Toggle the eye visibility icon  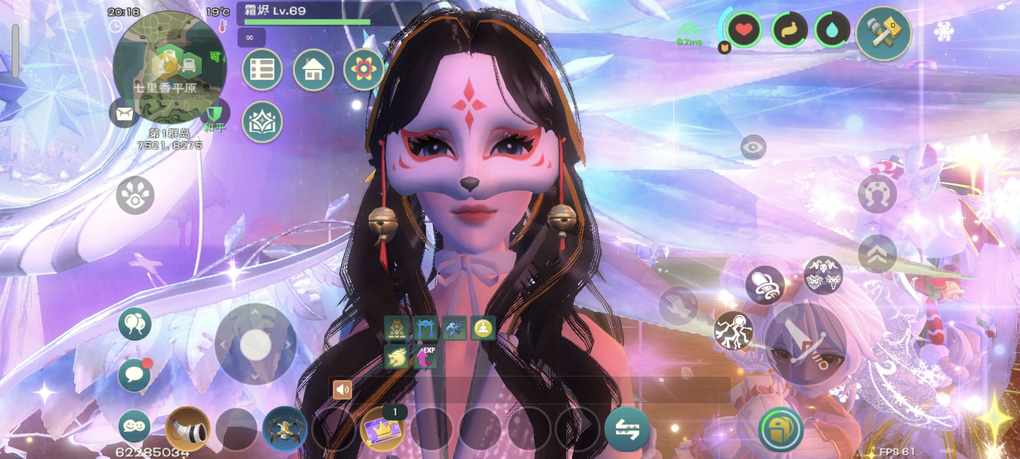[753, 147]
